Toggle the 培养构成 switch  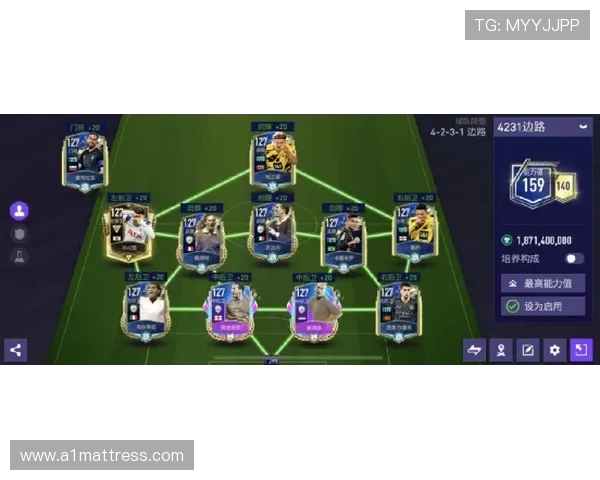point(574,258)
